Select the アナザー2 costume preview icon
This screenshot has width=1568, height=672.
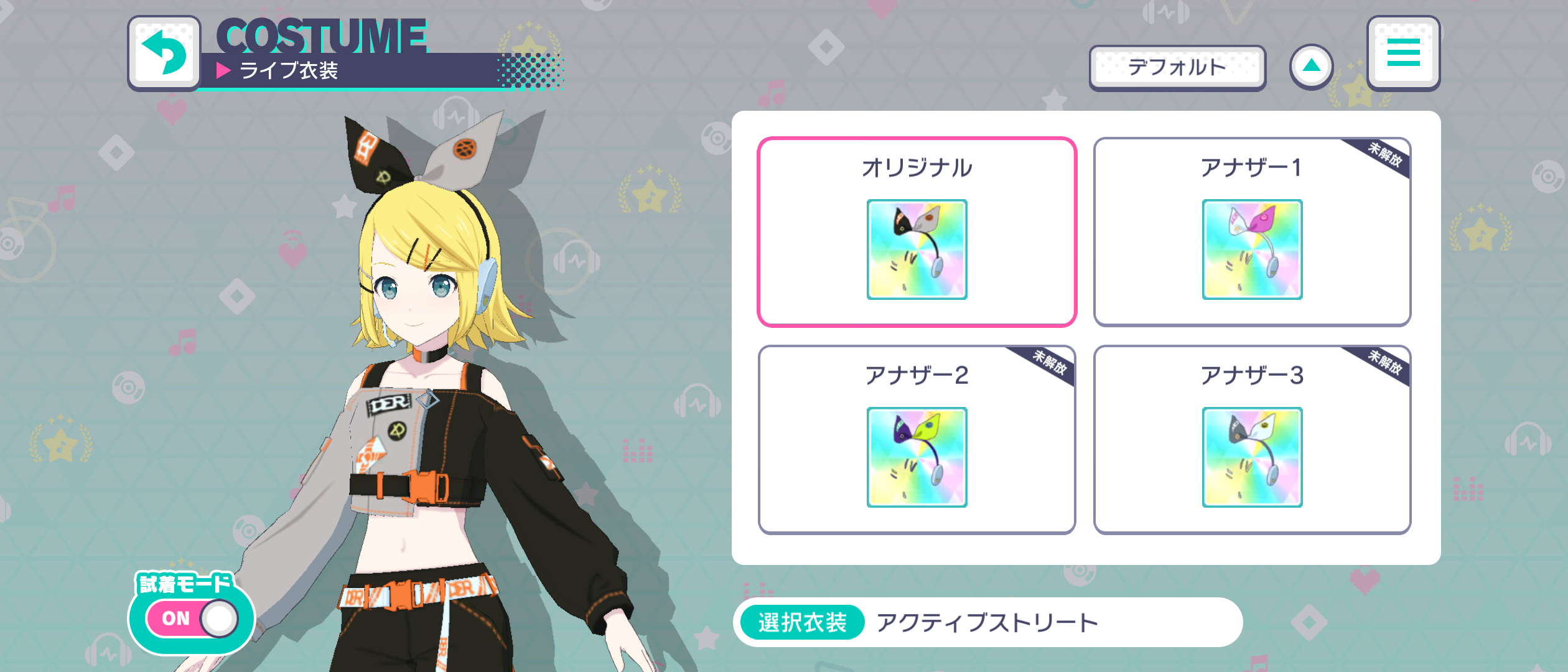(917, 459)
